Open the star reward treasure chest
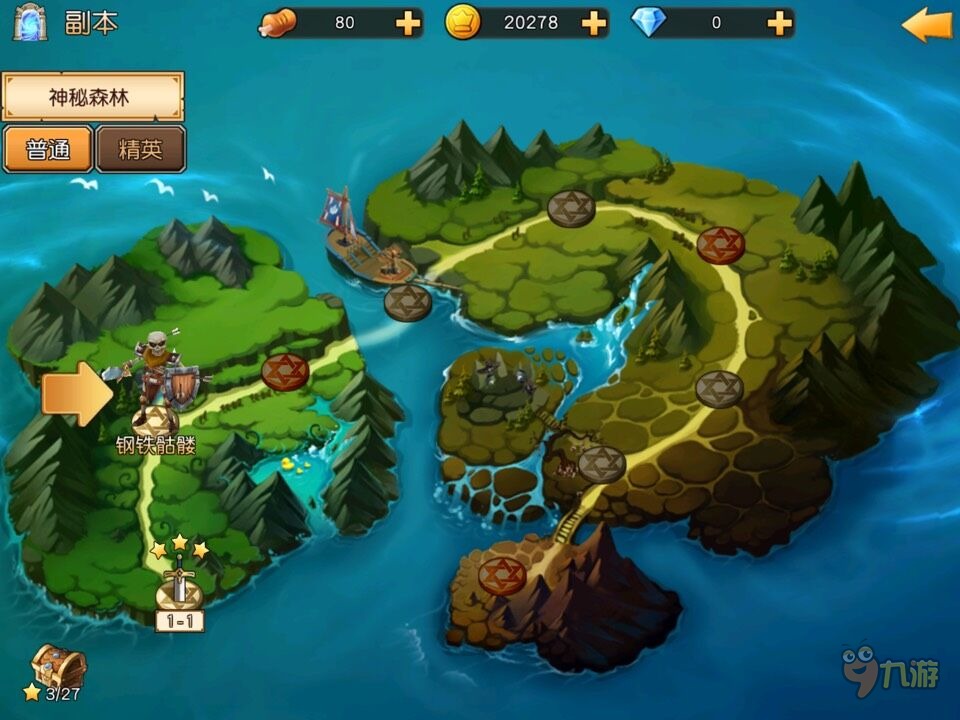 tap(58, 665)
